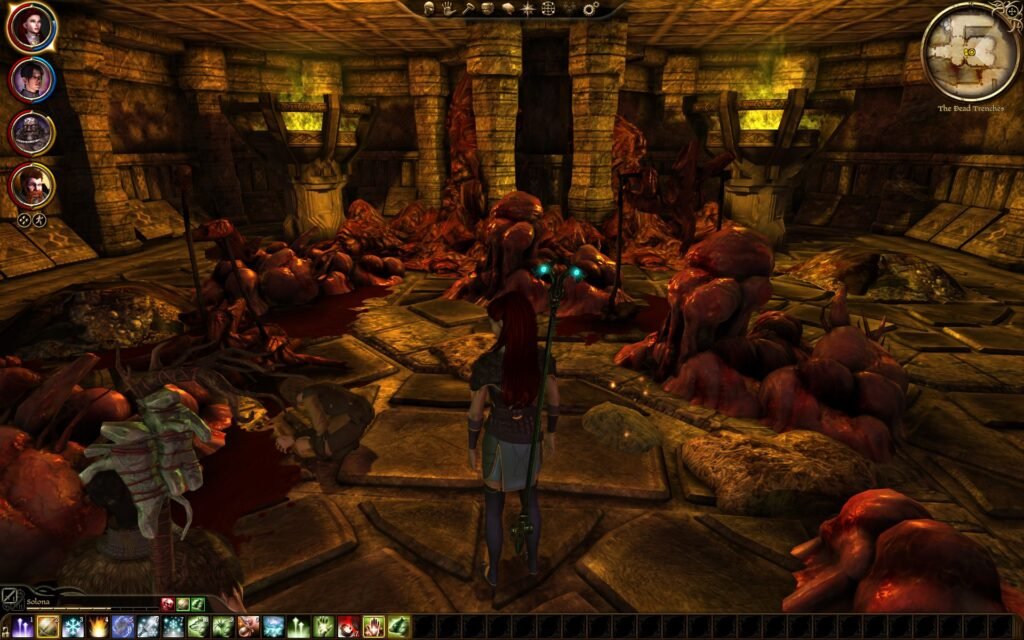Select the red-bearded dwarf party portrait

coord(31,185)
